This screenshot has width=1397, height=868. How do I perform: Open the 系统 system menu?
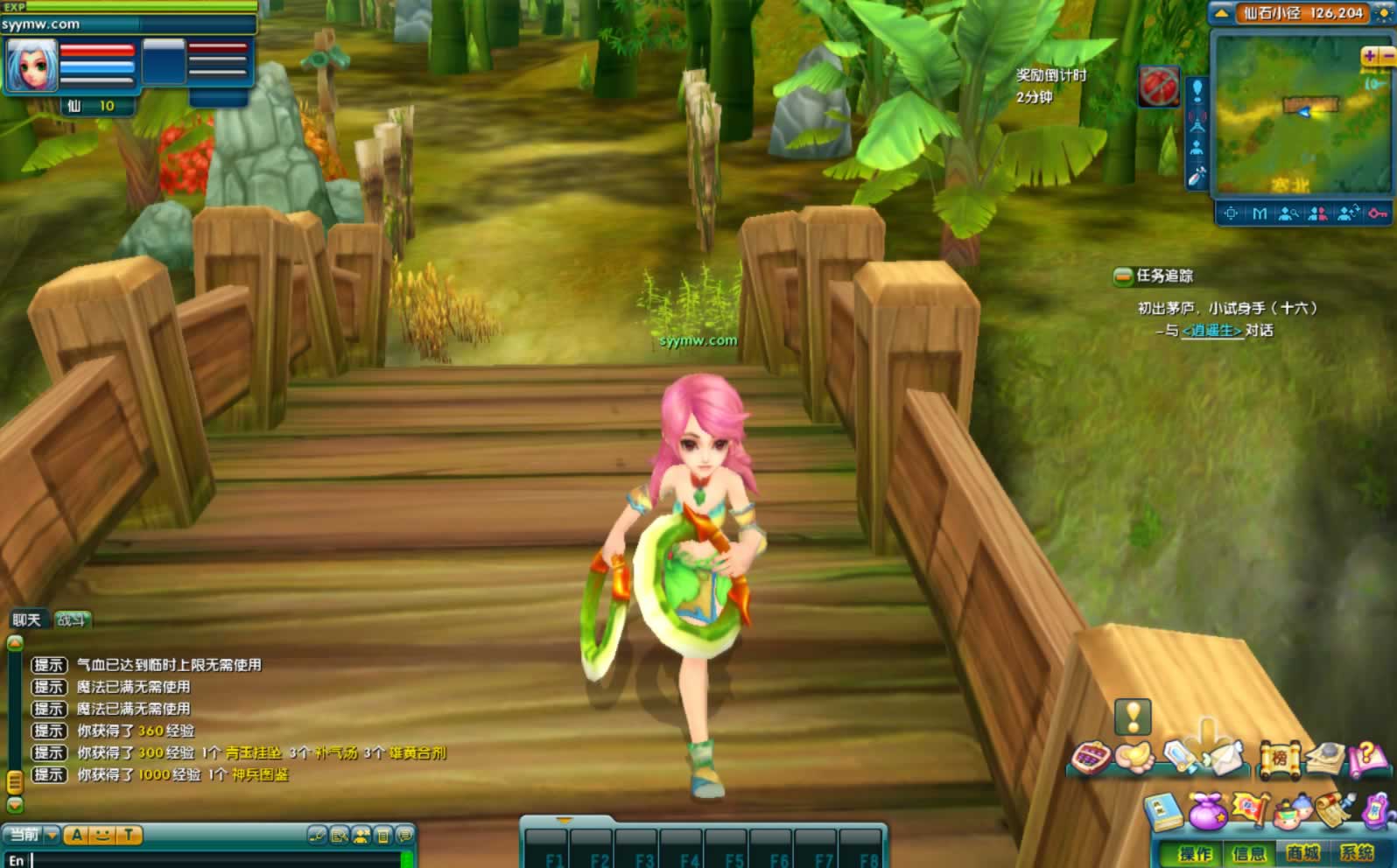(1357, 852)
